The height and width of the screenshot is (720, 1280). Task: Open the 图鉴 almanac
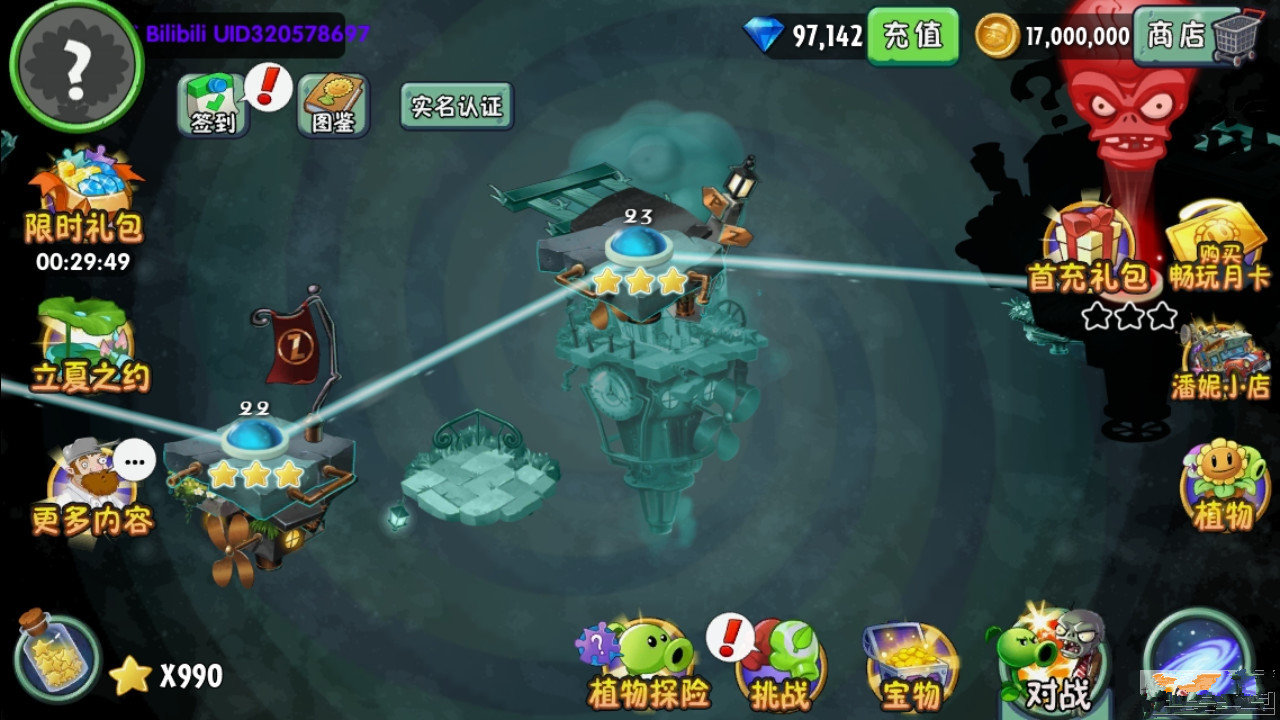(335, 105)
